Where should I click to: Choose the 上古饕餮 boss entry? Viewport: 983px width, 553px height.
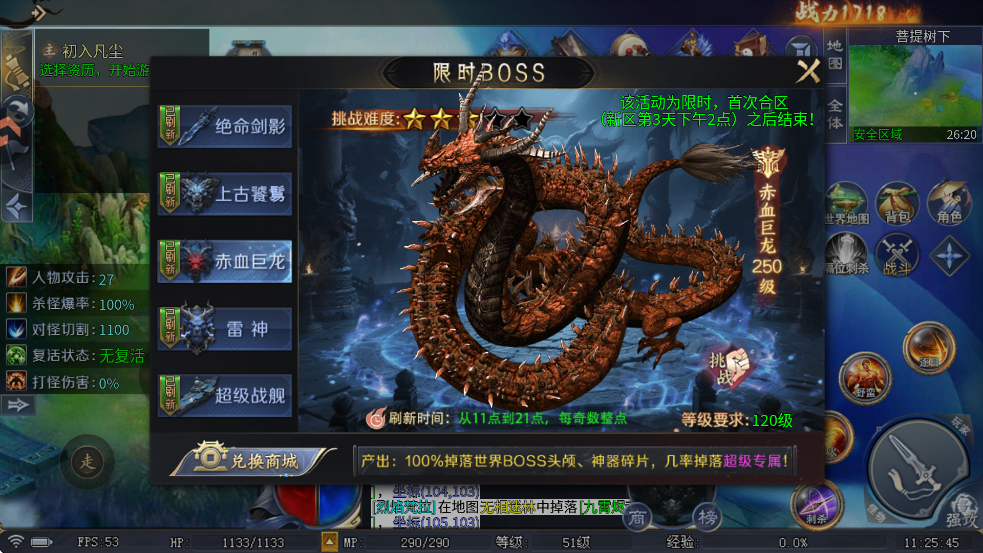click(225, 194)
